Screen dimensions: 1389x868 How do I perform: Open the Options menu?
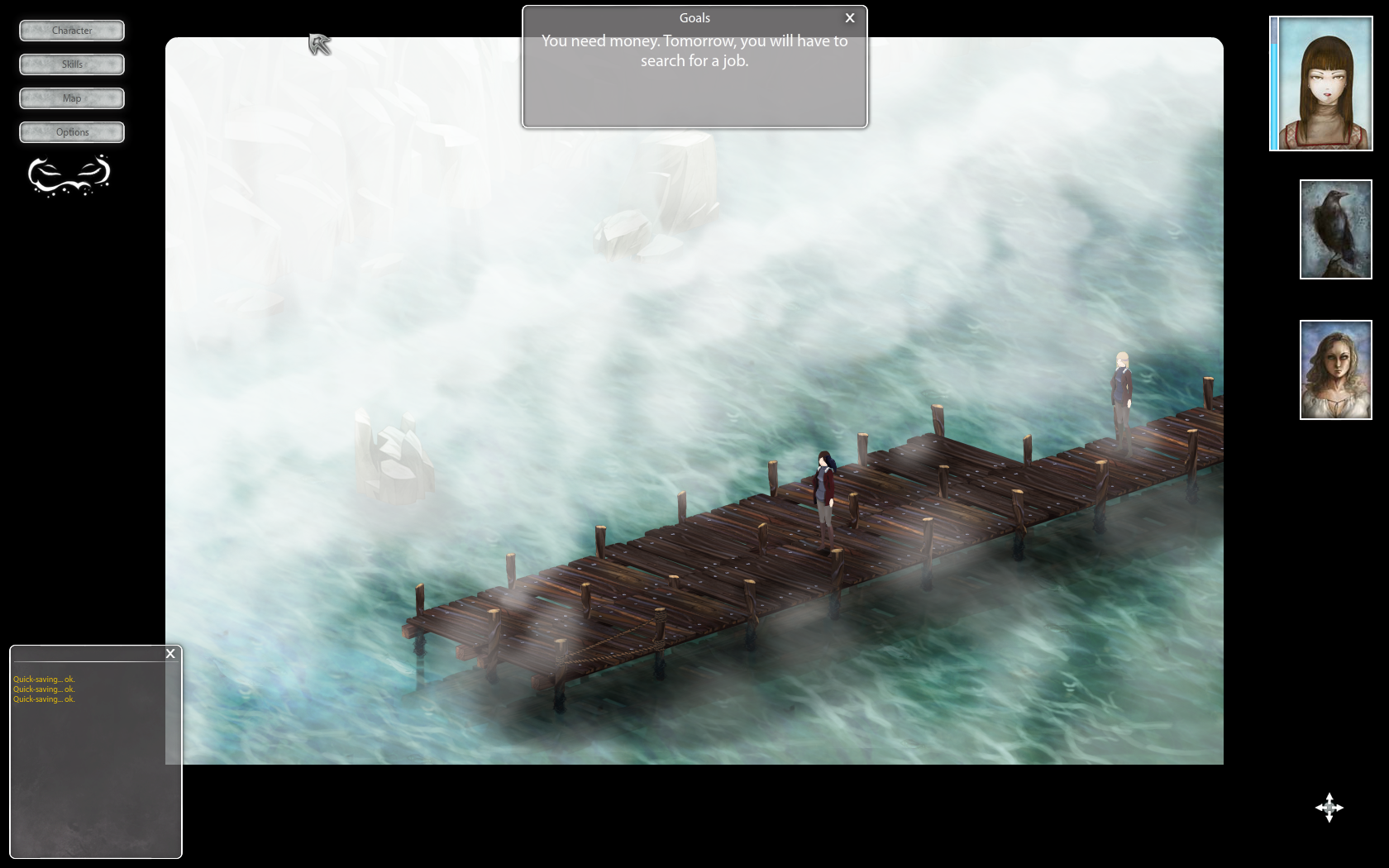71,131
